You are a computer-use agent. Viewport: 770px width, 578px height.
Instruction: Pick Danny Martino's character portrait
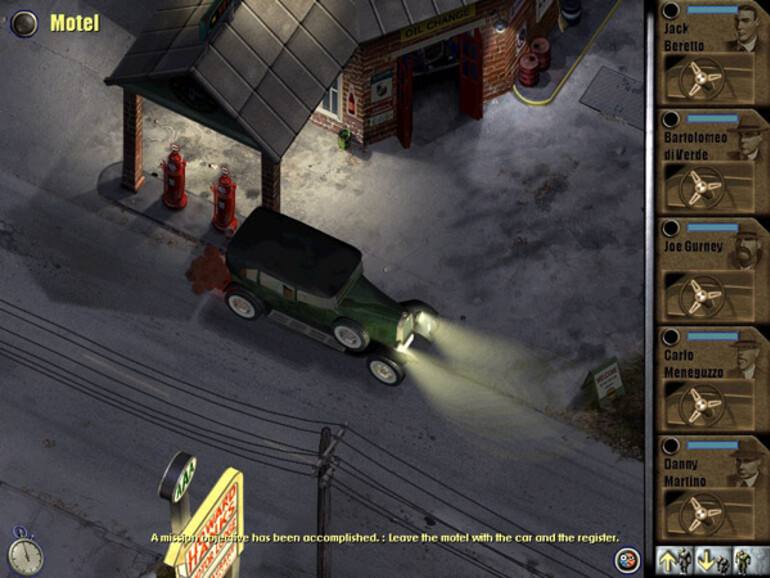[x=745, y=462]
